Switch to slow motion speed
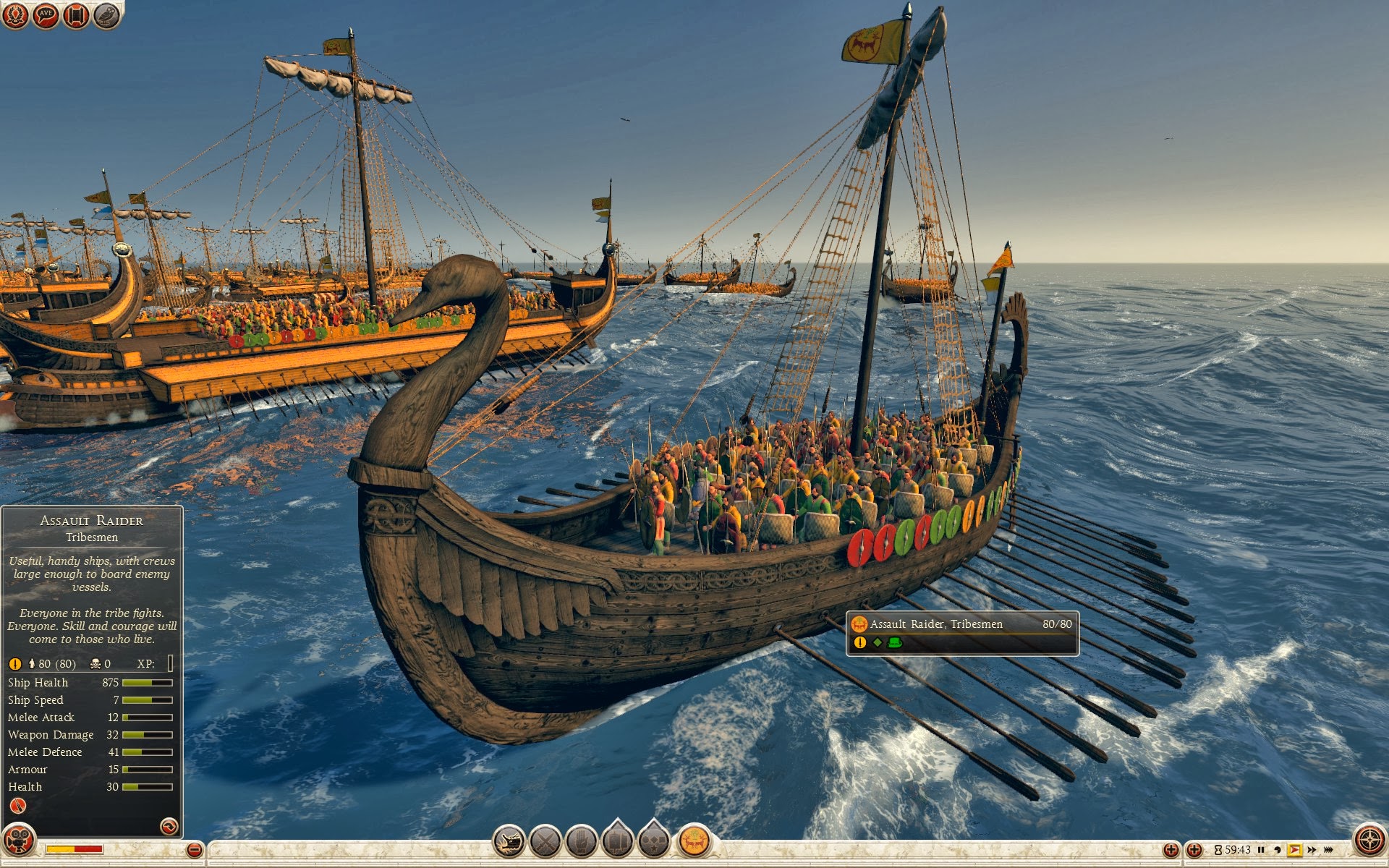The image size is (1389, 868). pos(1278,850)
